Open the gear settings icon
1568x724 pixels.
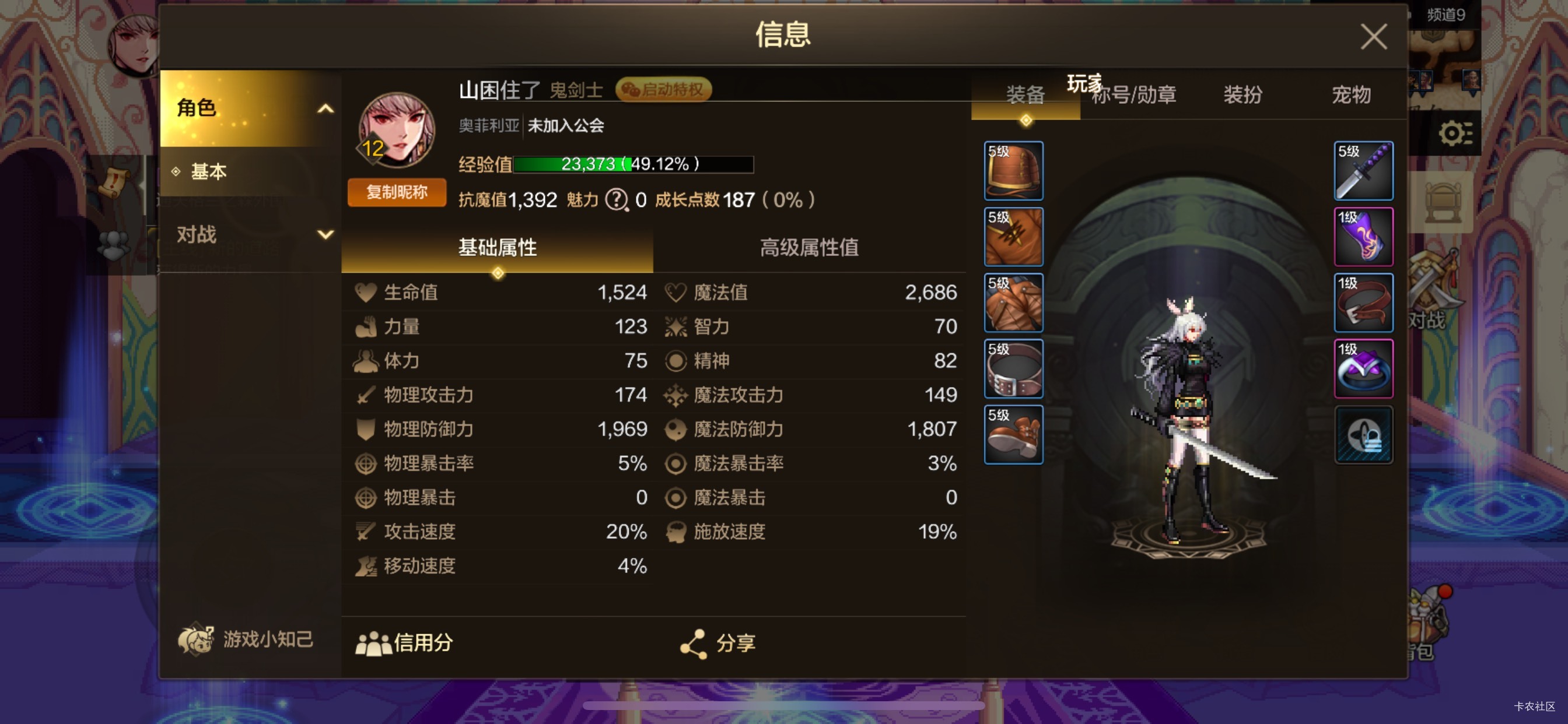click(x=1455, y=133)
